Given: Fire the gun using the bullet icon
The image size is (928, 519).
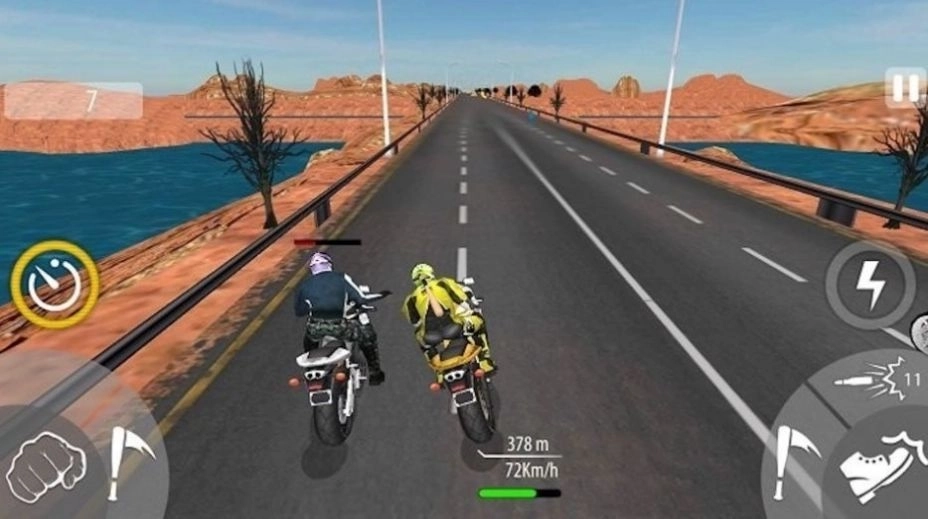Looking at the screenshot, I should [881, 378].
